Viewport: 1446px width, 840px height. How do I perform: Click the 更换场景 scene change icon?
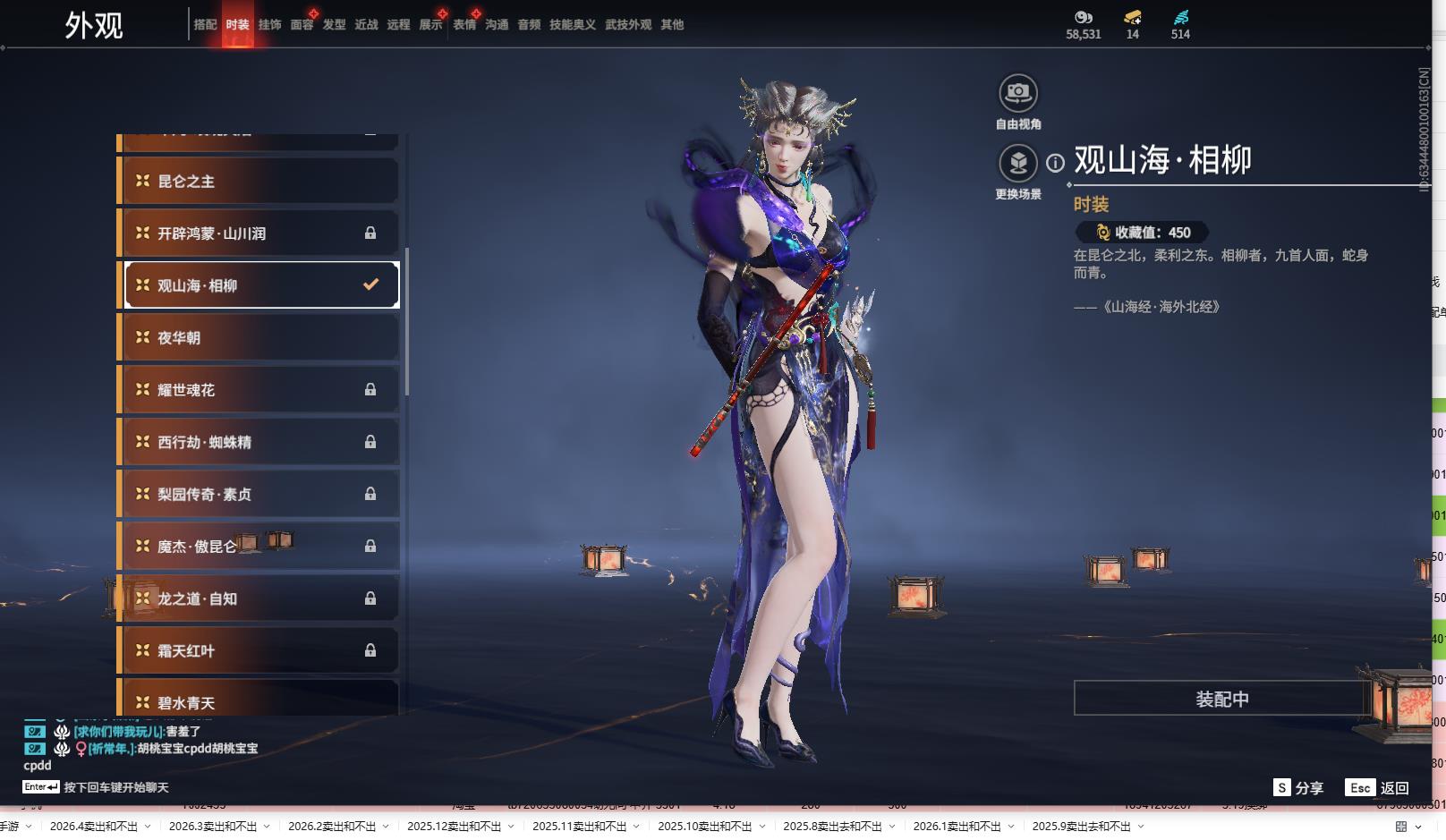[x=1017, y=164]
